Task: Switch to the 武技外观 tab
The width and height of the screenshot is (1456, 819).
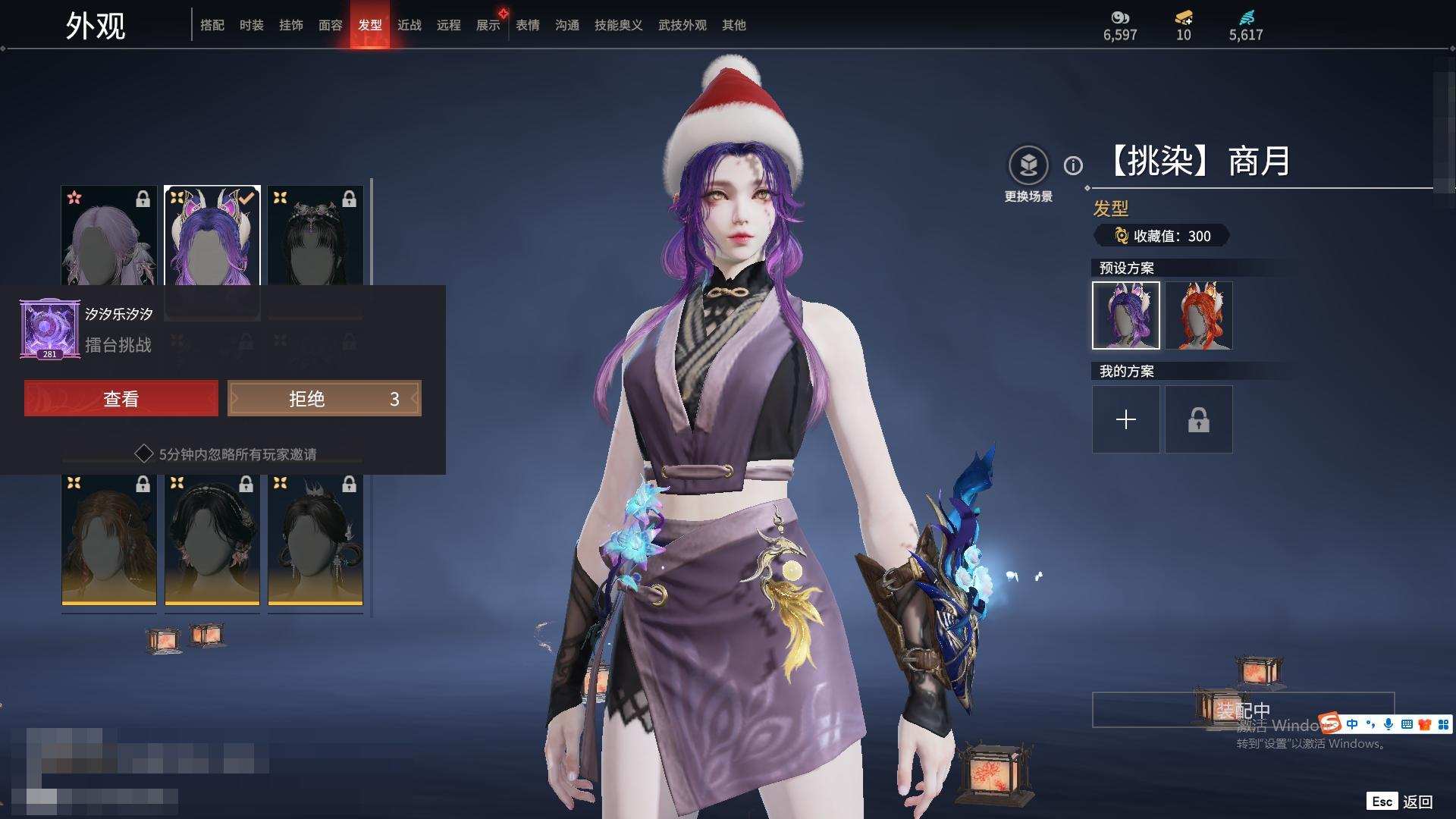Action: [x=682, y=25]
